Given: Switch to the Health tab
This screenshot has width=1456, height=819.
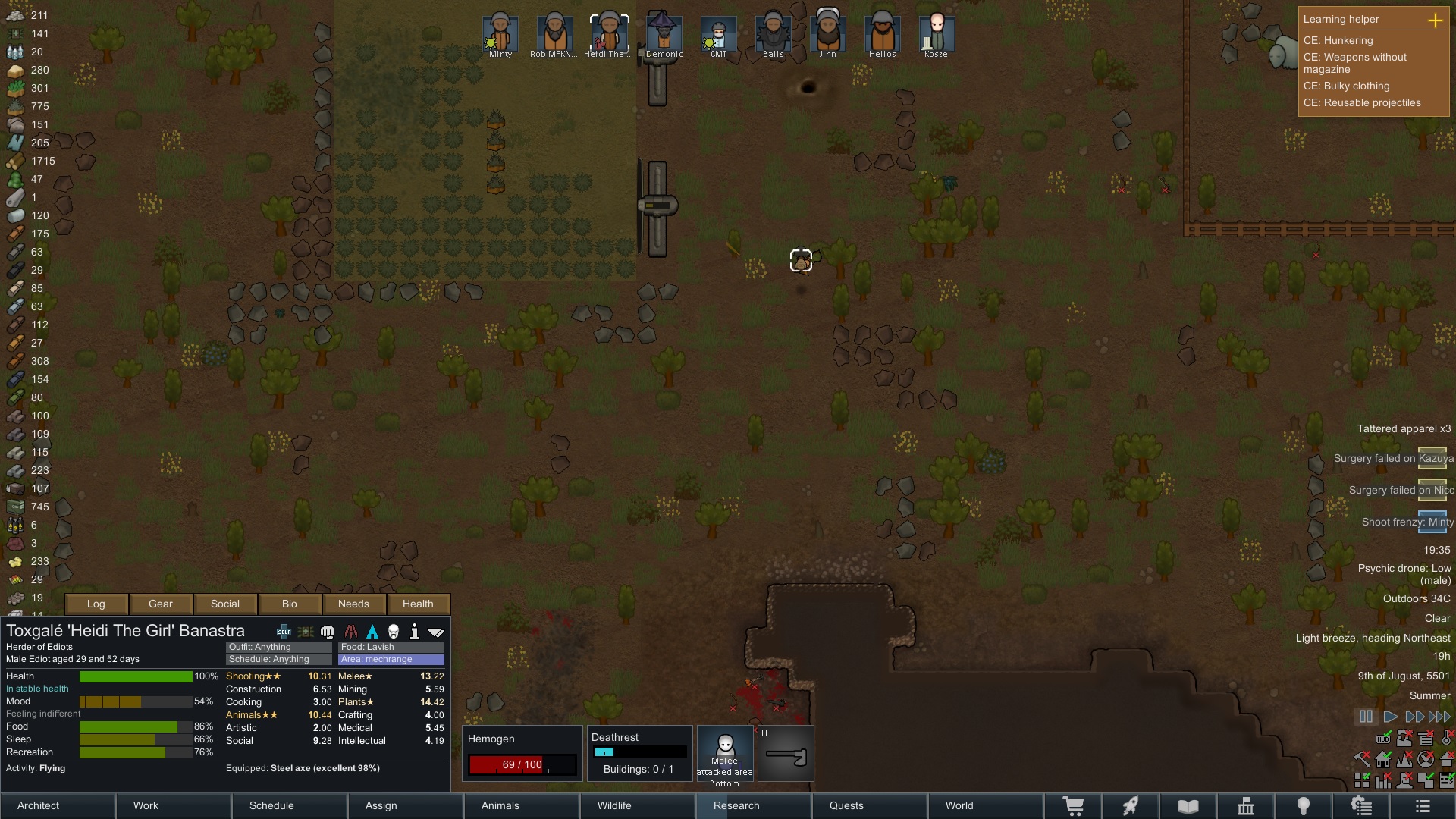Looking at the screenshot, I should [x=418, y=604].
